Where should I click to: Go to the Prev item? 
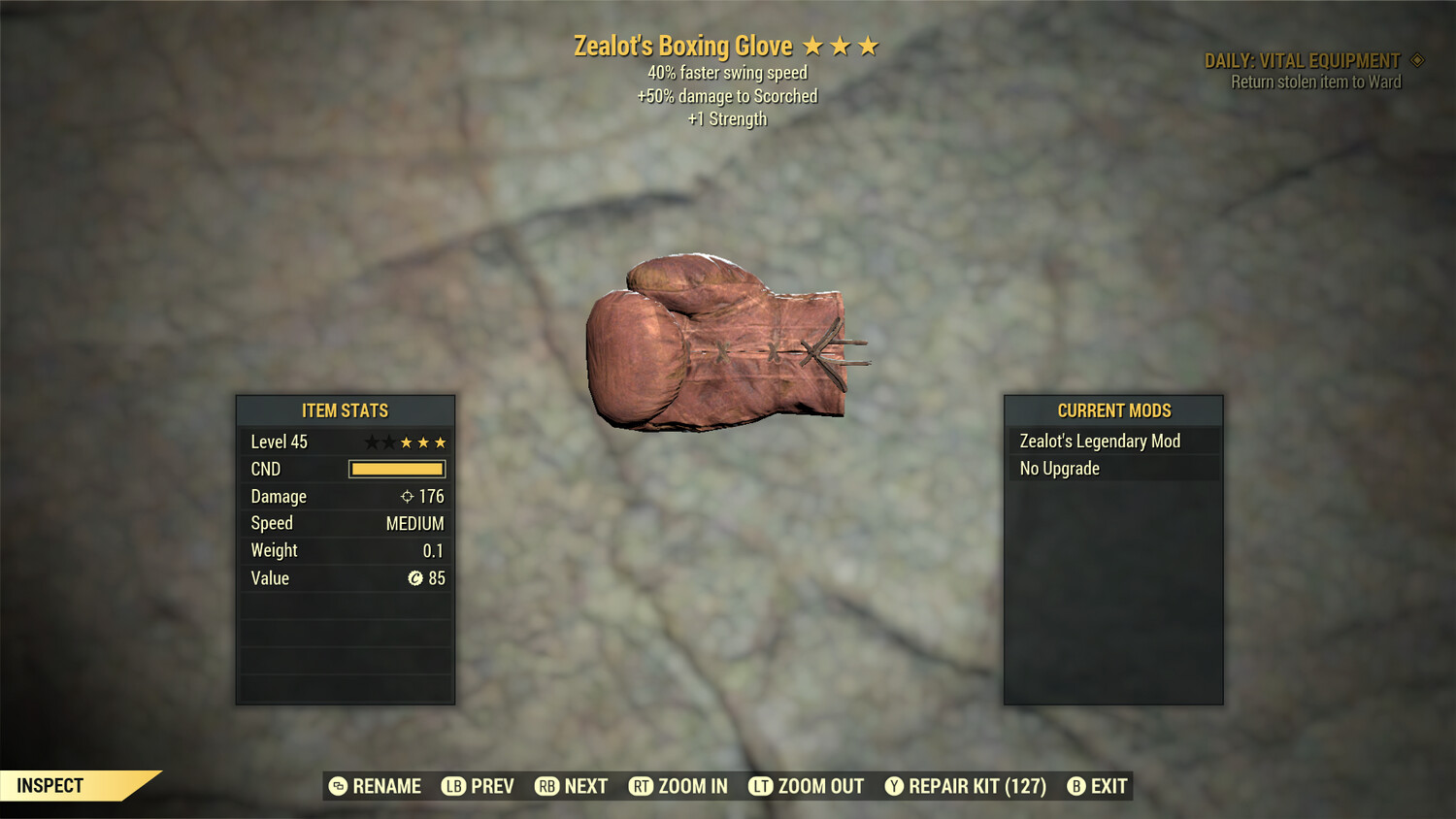click(x=479, y=786)
